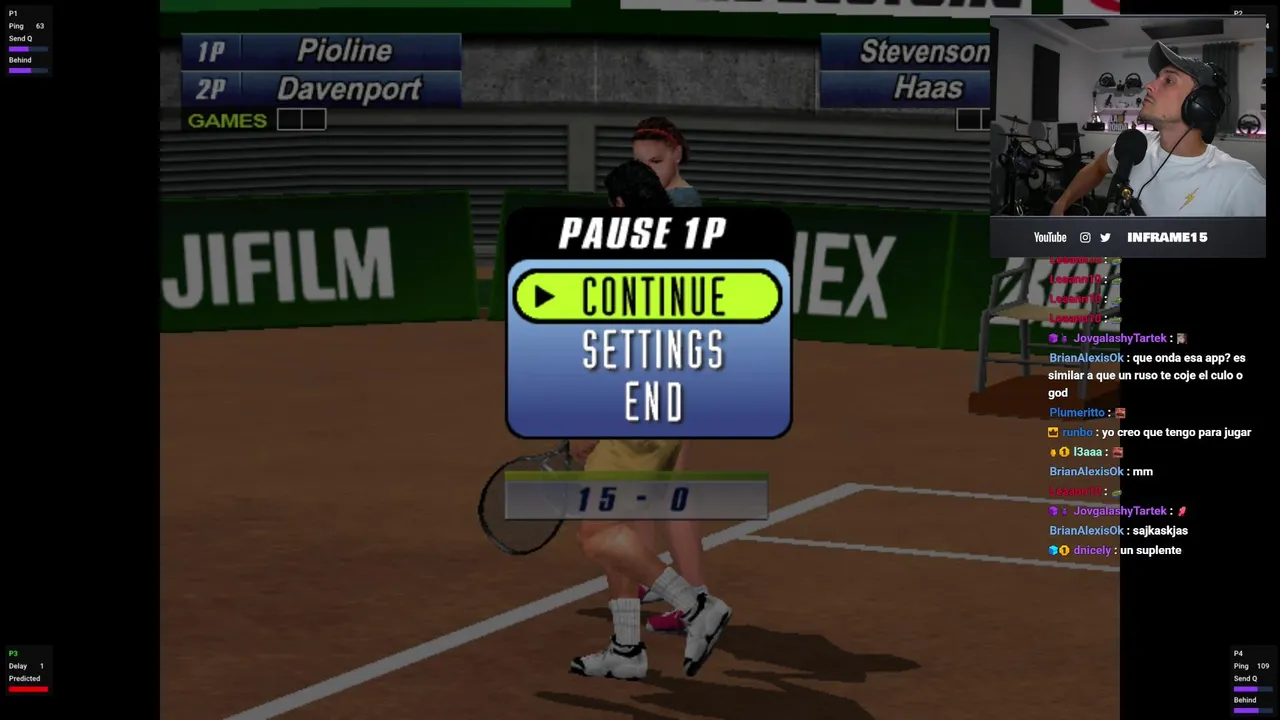Image resolution: width=1280 pixels, height=720 pixels.
Task: Choose End to quit the match
Action: [653, 402]
